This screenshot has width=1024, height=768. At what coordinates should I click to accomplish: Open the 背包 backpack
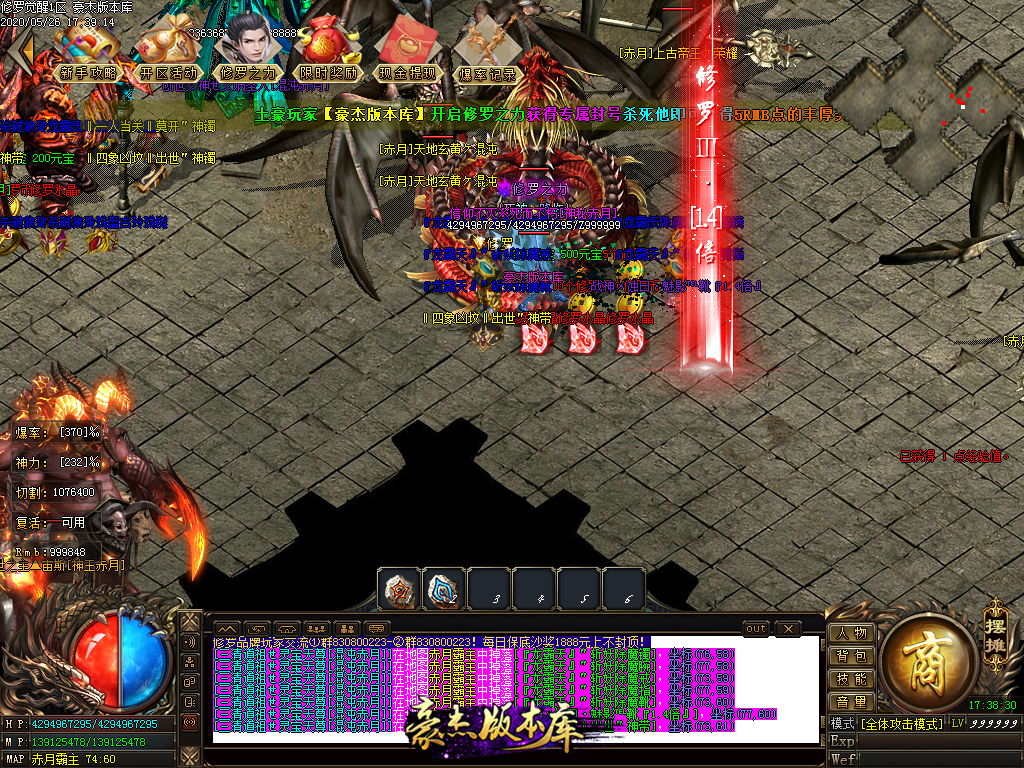click(x=852, y=656)
